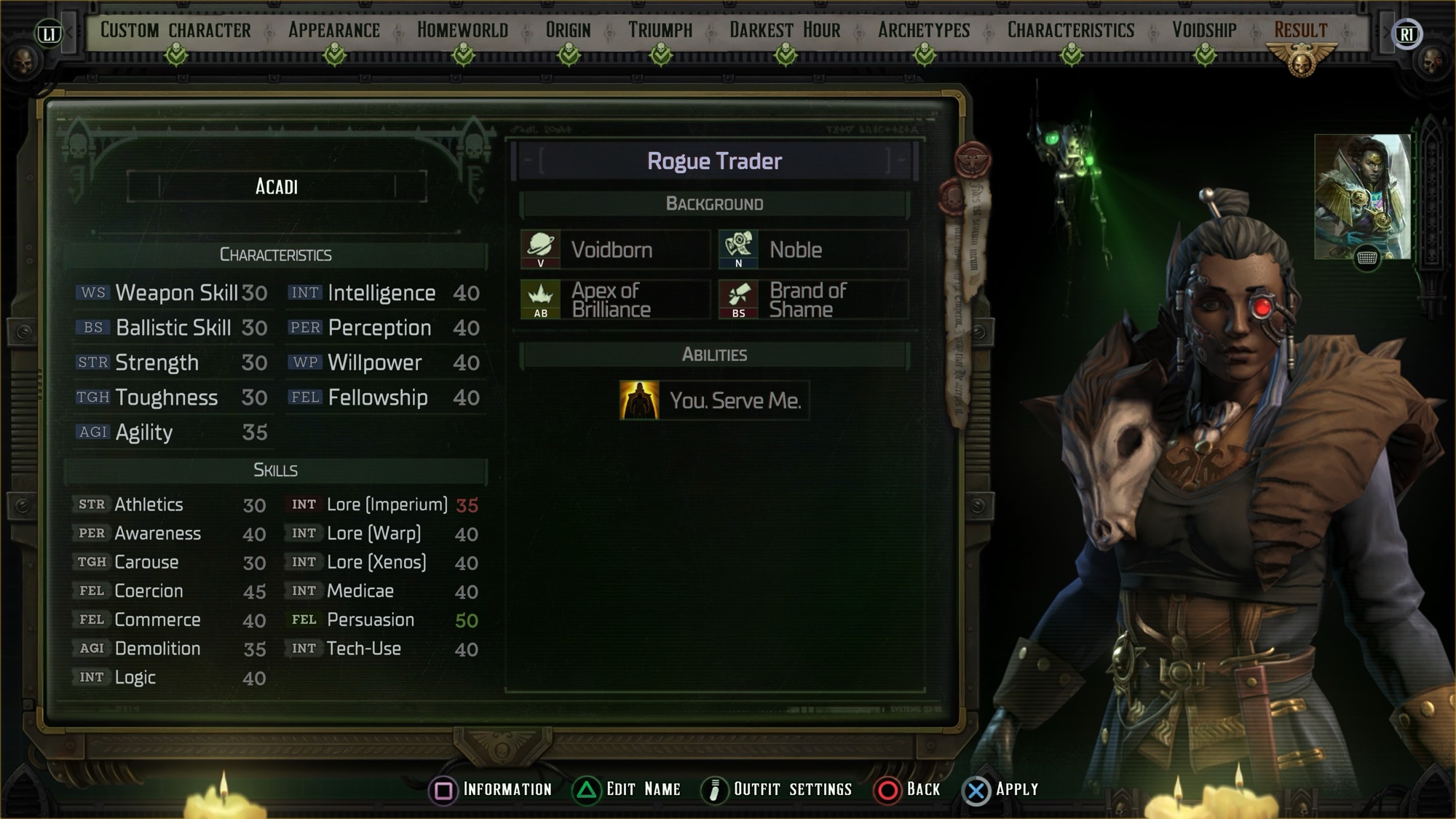Switch to the Custom Character tab
Image resolution: width=1456 pixels, height=819 pixels.
175,31
